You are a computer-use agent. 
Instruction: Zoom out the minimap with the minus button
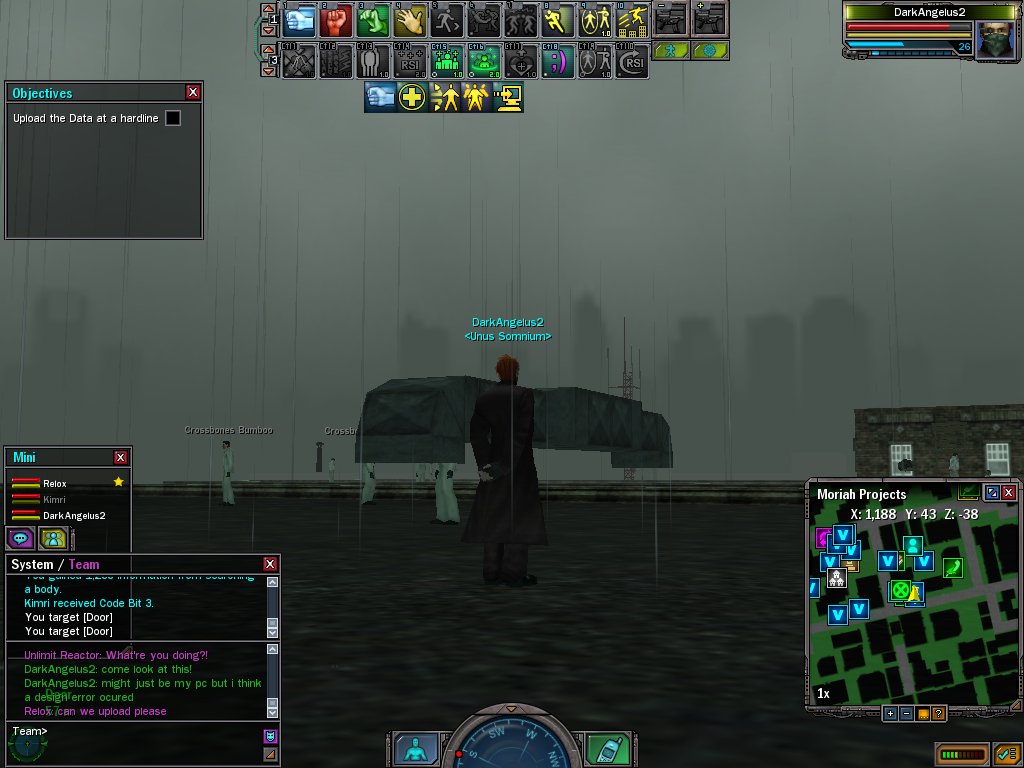(906, 713)
